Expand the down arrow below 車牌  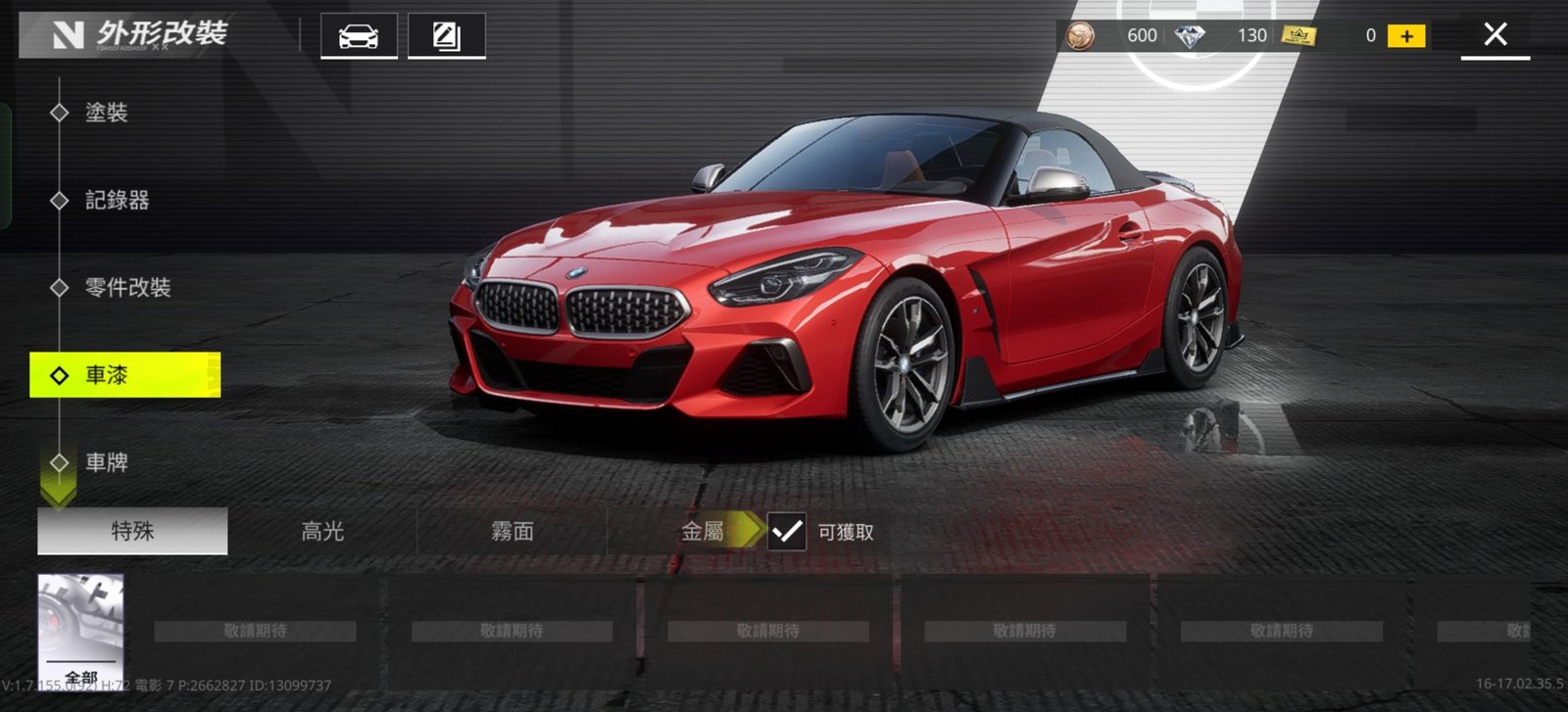(x=58, y=491)
